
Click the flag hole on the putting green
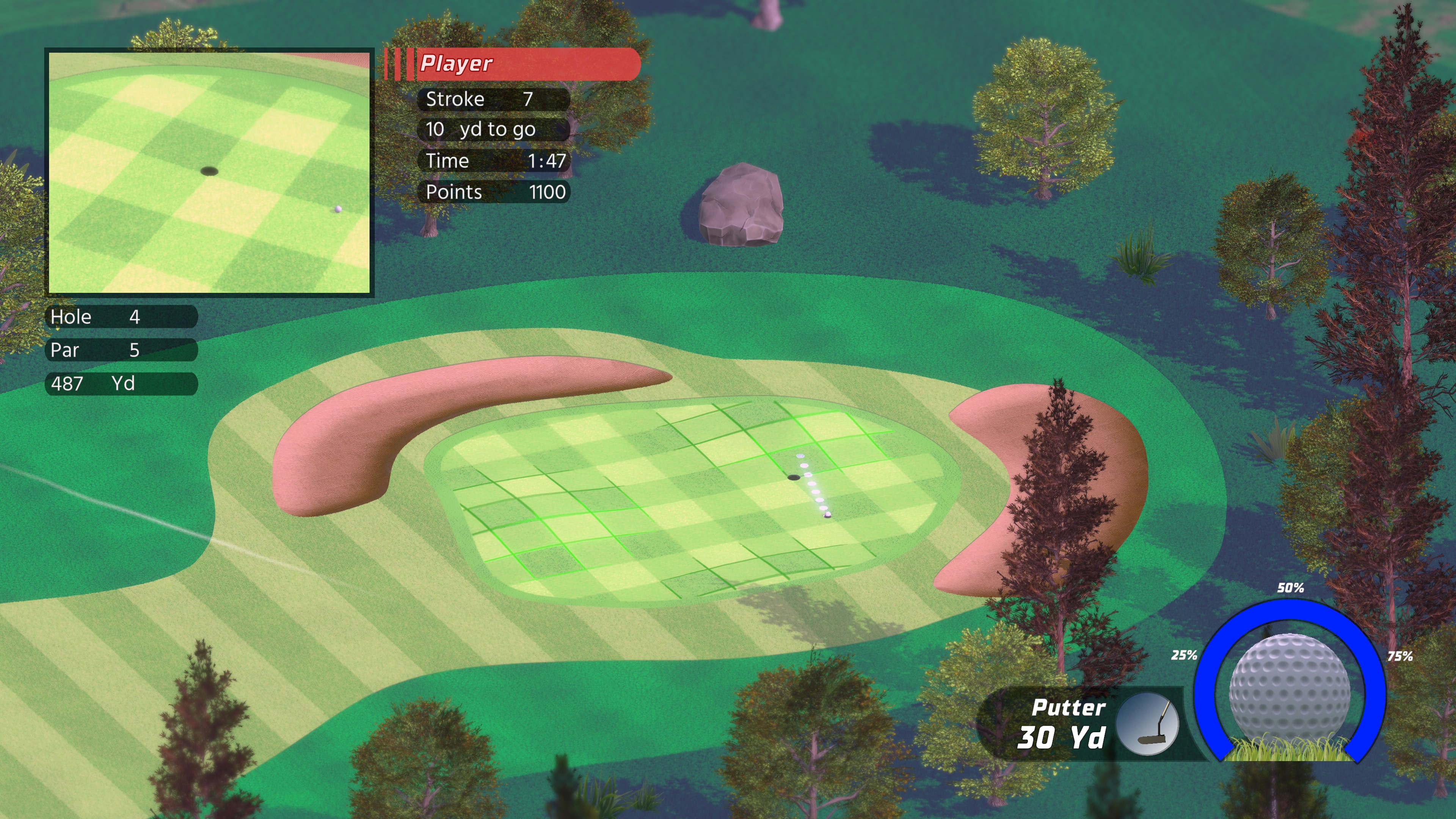click(x=794, y=478)
